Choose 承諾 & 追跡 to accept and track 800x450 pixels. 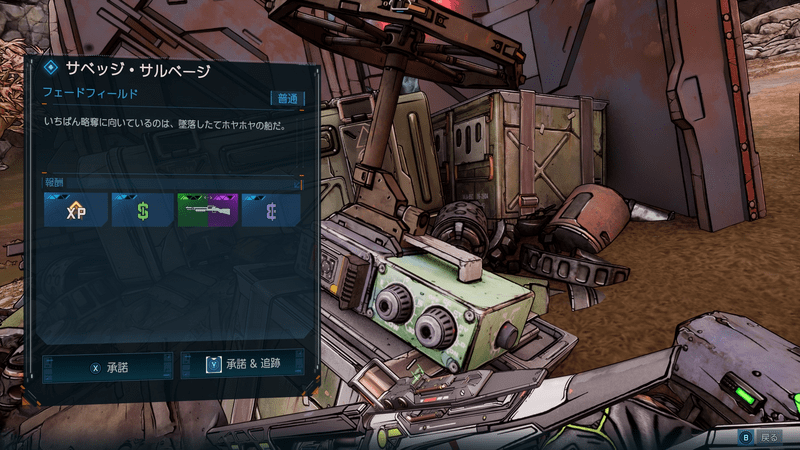242,366
